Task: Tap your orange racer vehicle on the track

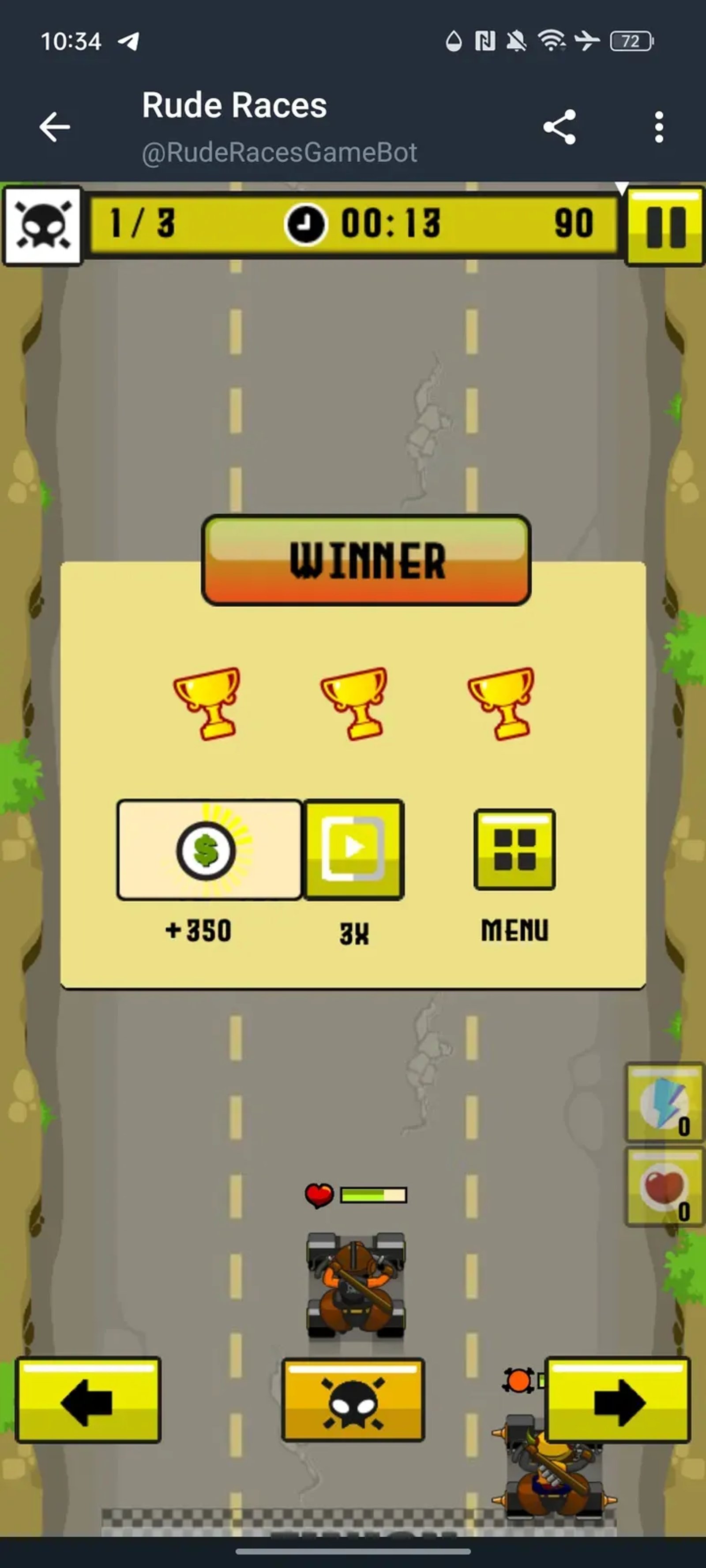Action: [x=355, y=1284]
